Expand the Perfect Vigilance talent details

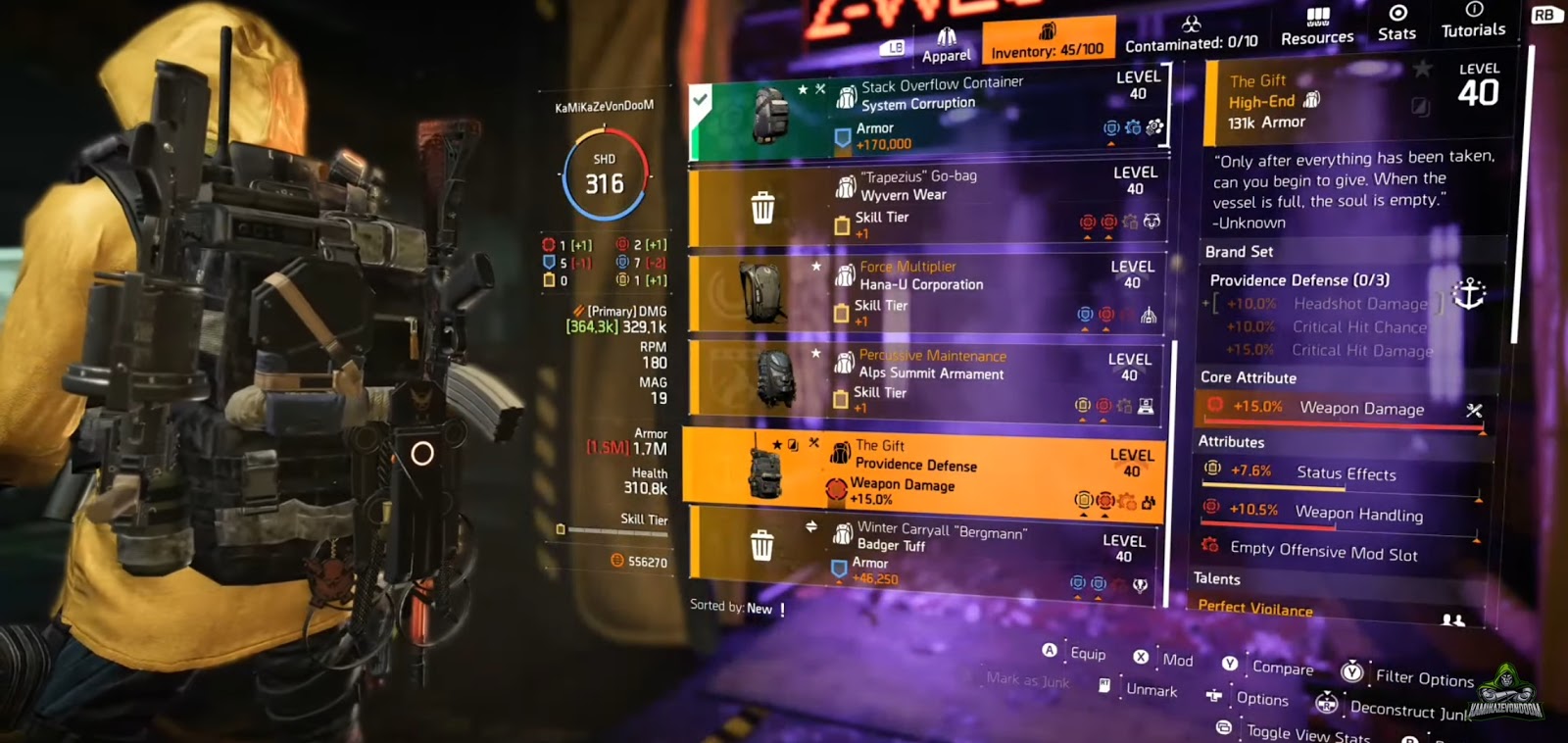(1255, 609)
